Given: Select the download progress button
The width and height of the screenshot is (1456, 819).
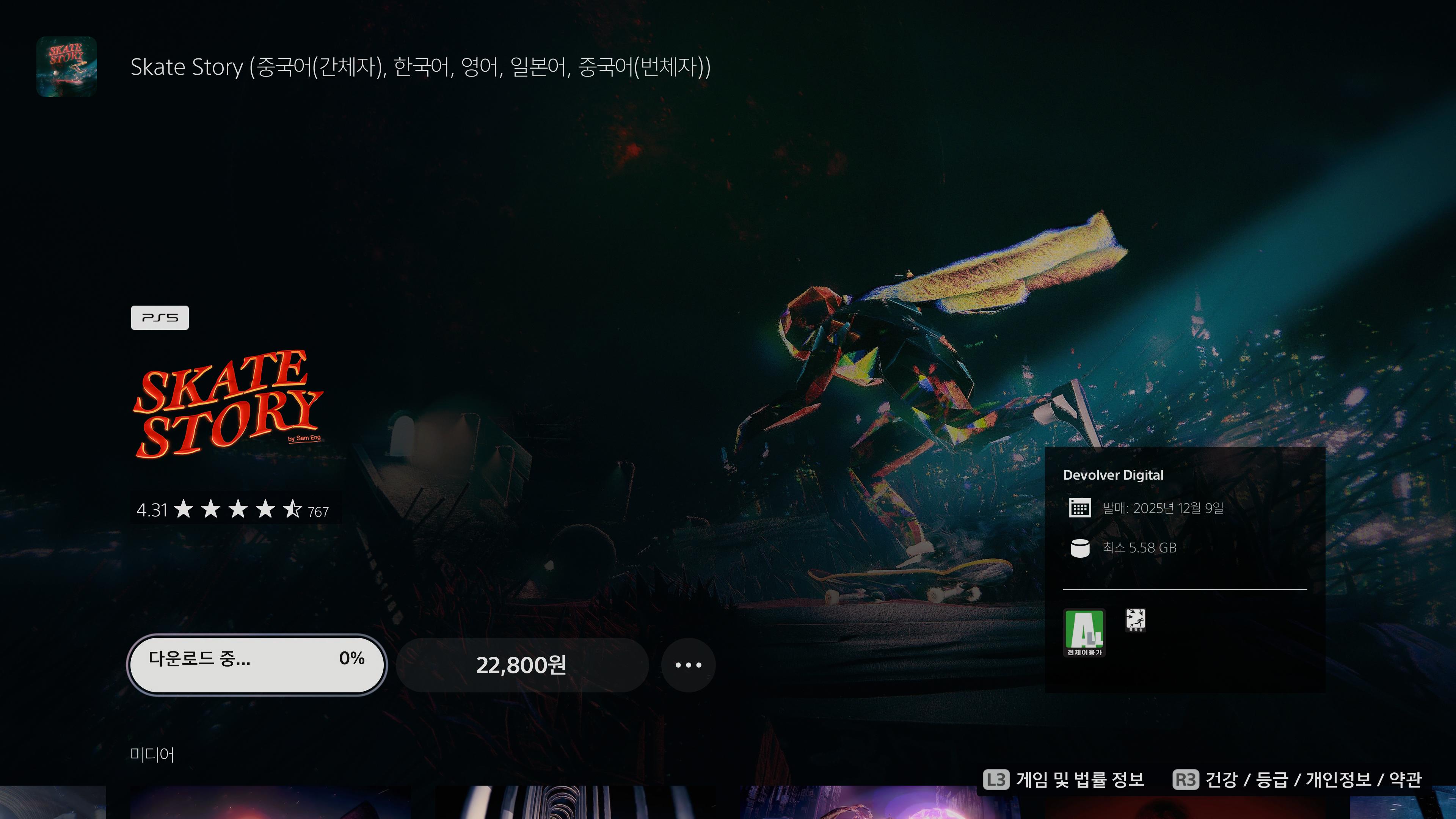Looking at the screenshot, I should 257,665.
